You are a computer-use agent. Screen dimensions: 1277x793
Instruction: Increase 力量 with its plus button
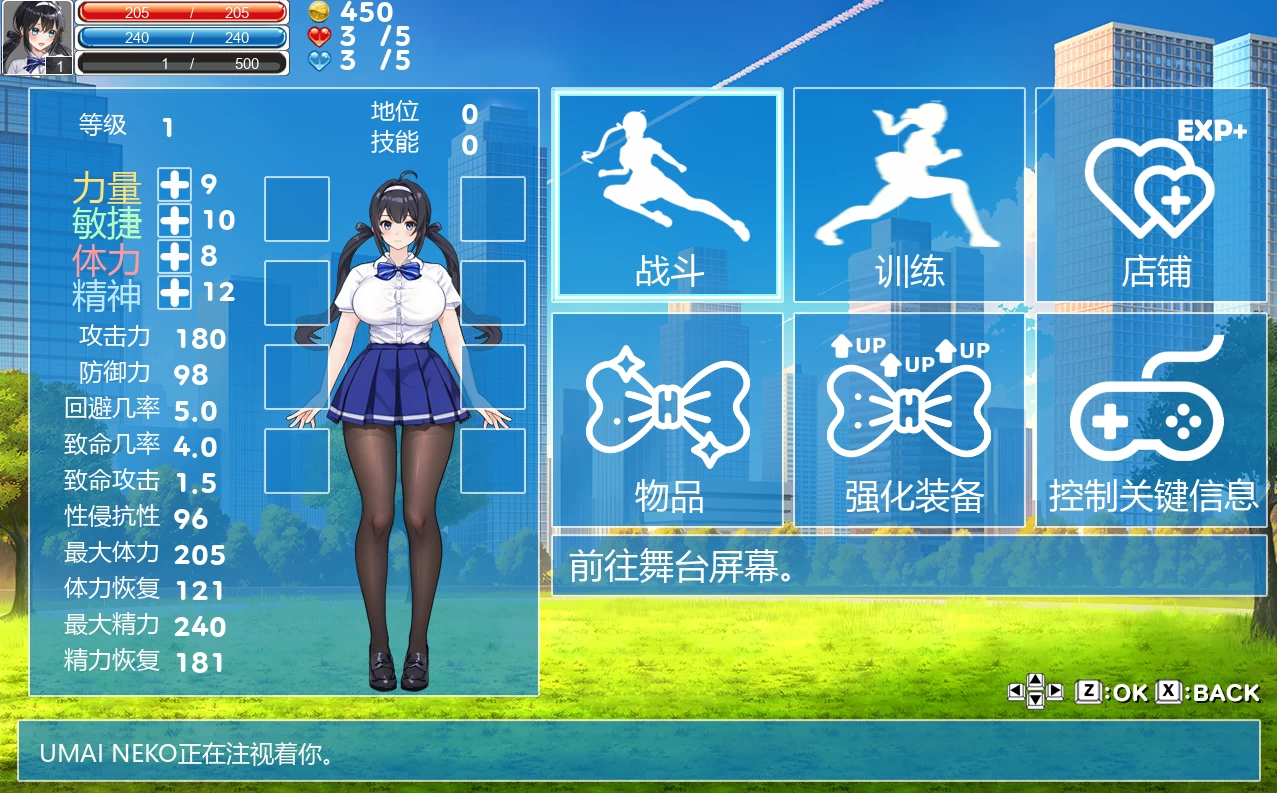(175, 184)
